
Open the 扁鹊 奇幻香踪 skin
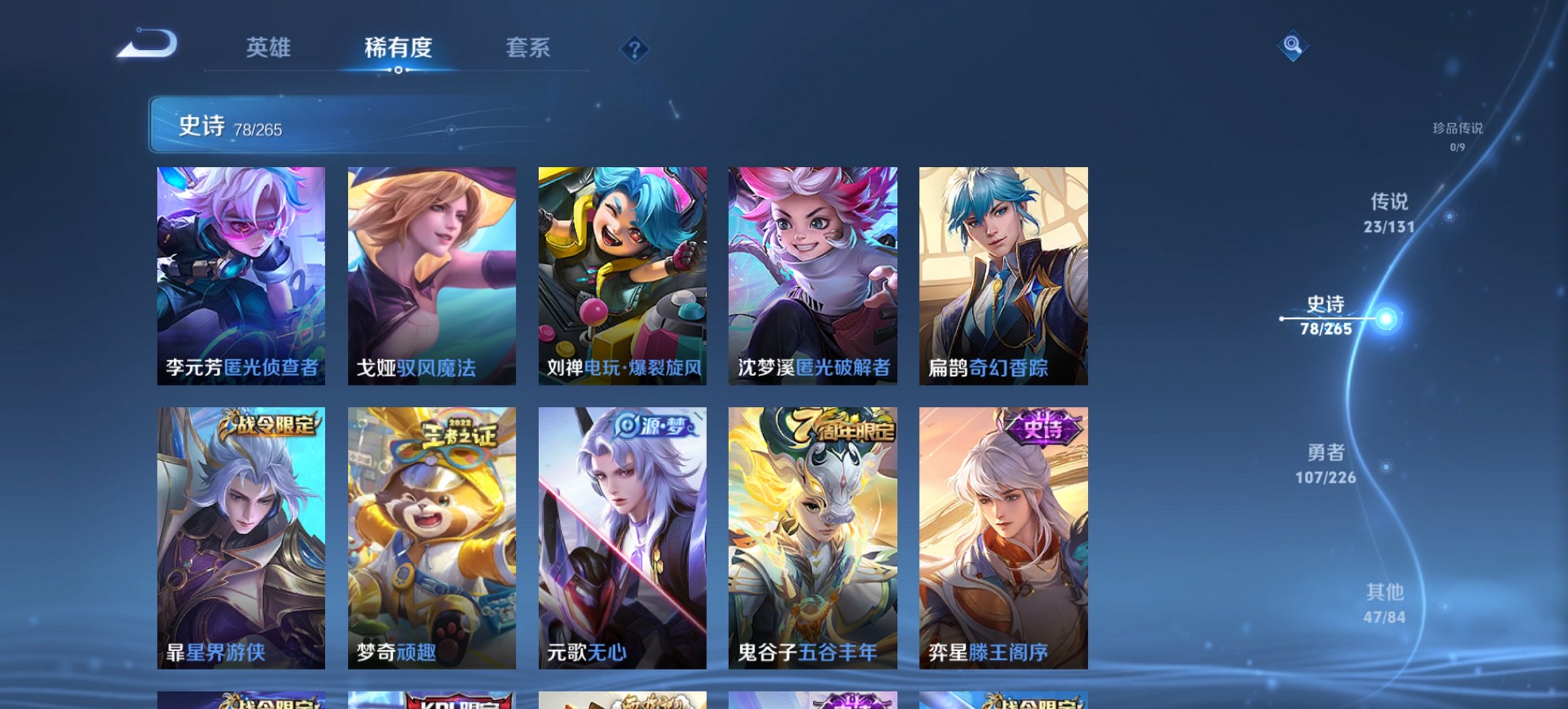1004,273
